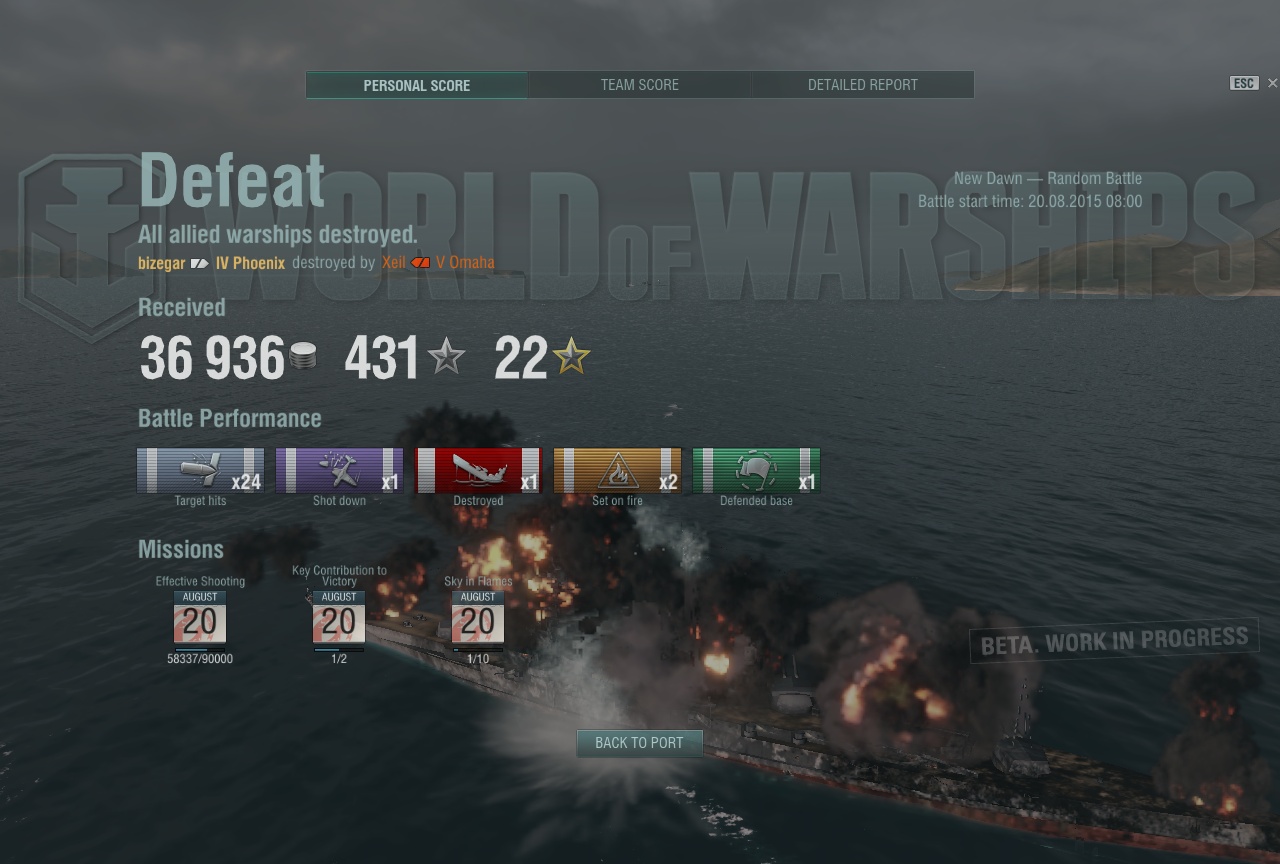The image size is (1280, 864).
Task: Select the Defended base ribbon
Action: [756, 471]
